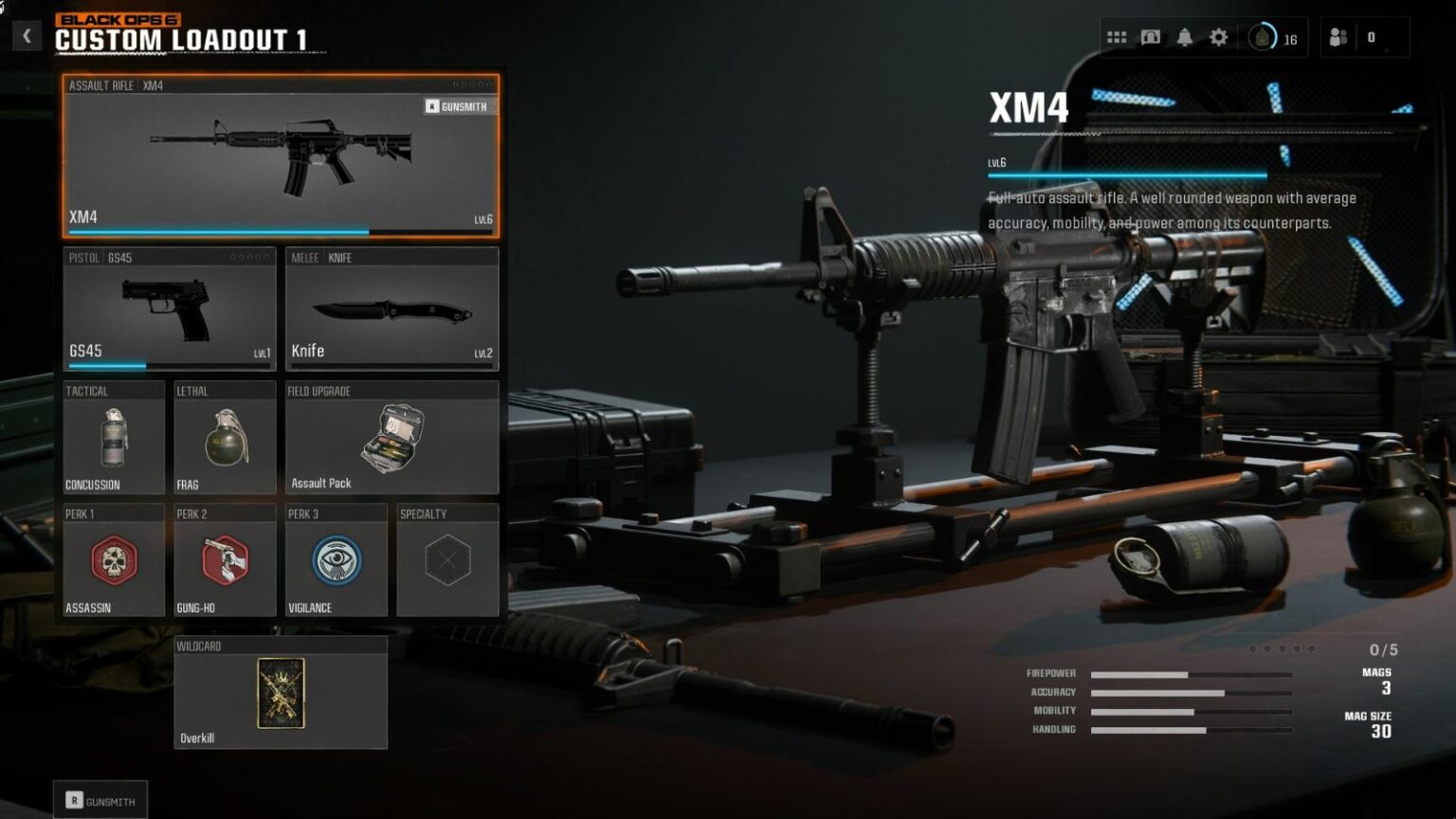Image resolution: width=1456 pixels, height=819 pixels.
Task: Select the Assassin perk skull icon
Action: (113, 559)
